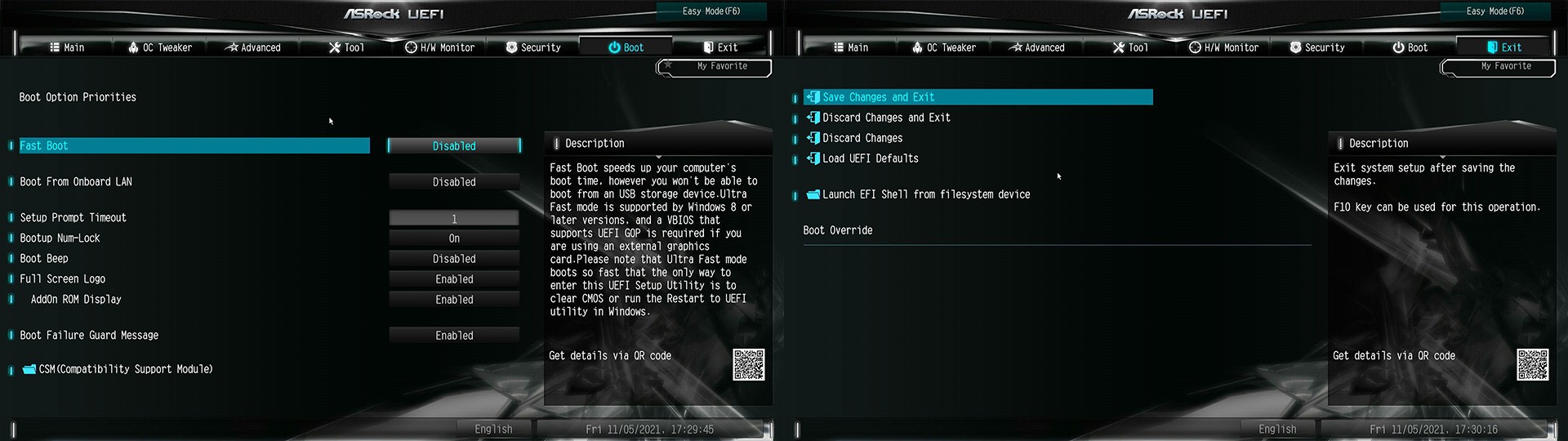Open the CSM (Compatibility Support Module) submenu

pyautogui.click(x=125, y=369)
